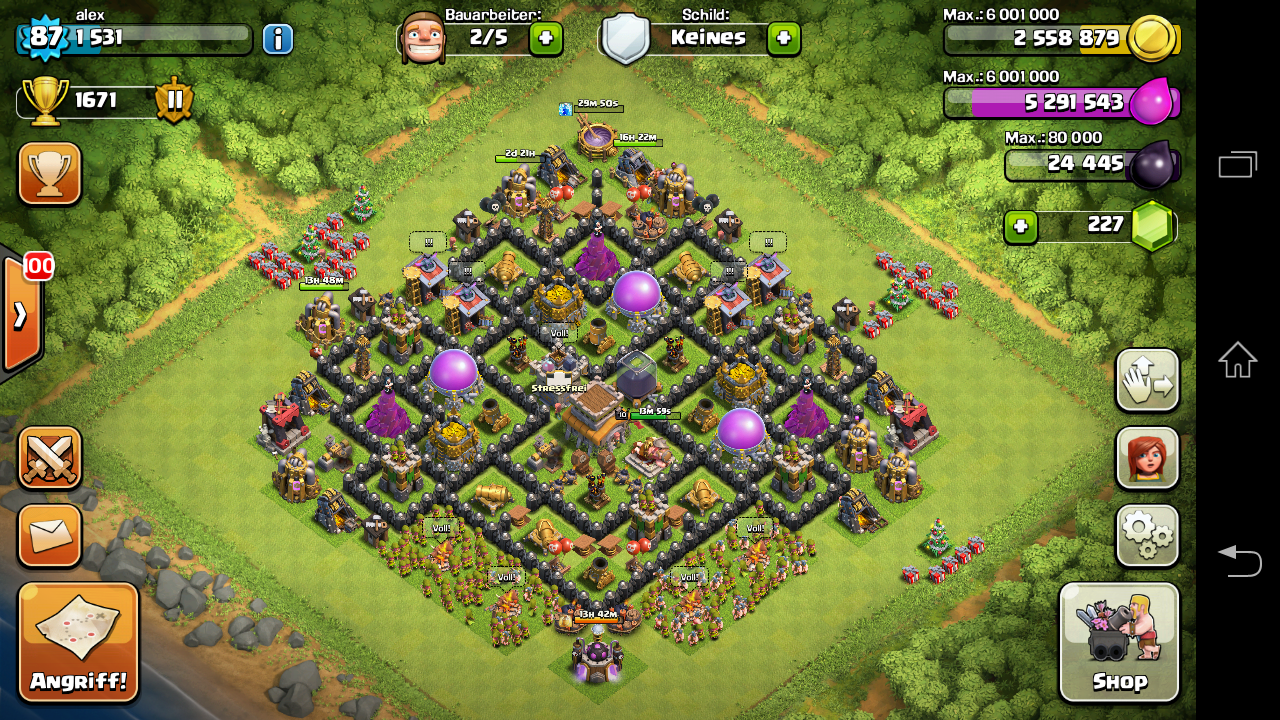Purchase more gems with the plus button
The image size is (1280, 720).
pyautogui.click(x=1020, y=226)
